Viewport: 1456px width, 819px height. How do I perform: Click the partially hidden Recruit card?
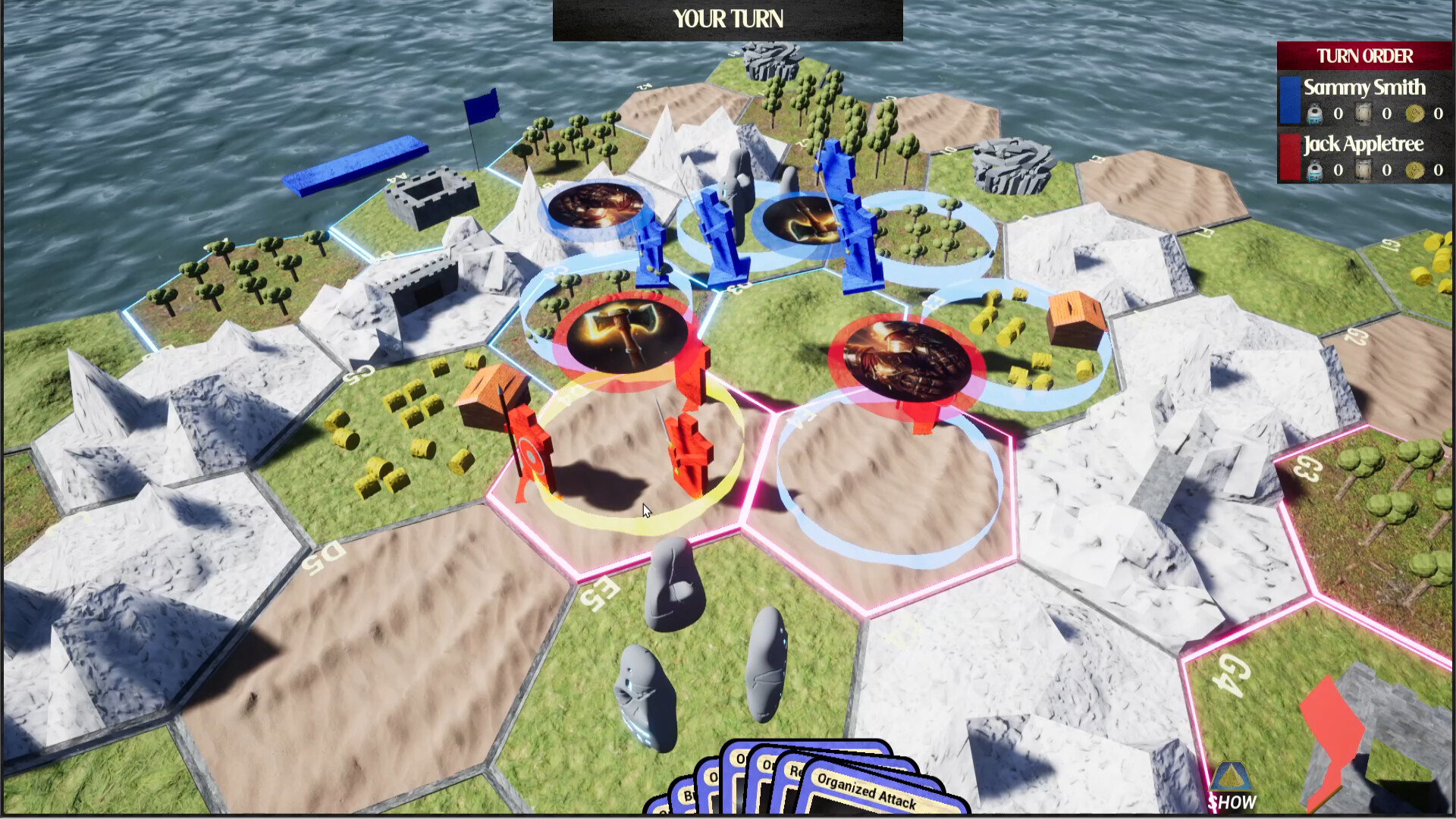pos(795,772)
